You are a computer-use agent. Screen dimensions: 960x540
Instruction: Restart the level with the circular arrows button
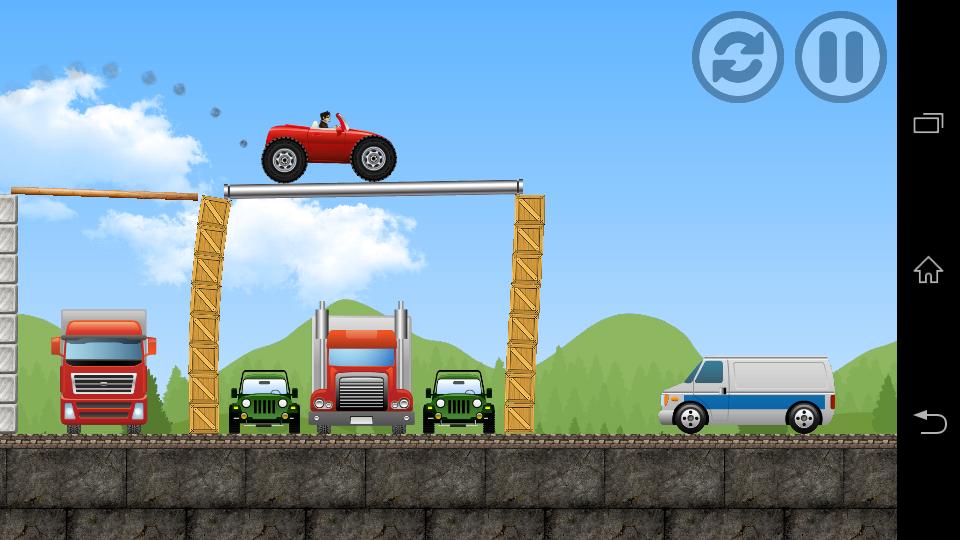point(738,57)
